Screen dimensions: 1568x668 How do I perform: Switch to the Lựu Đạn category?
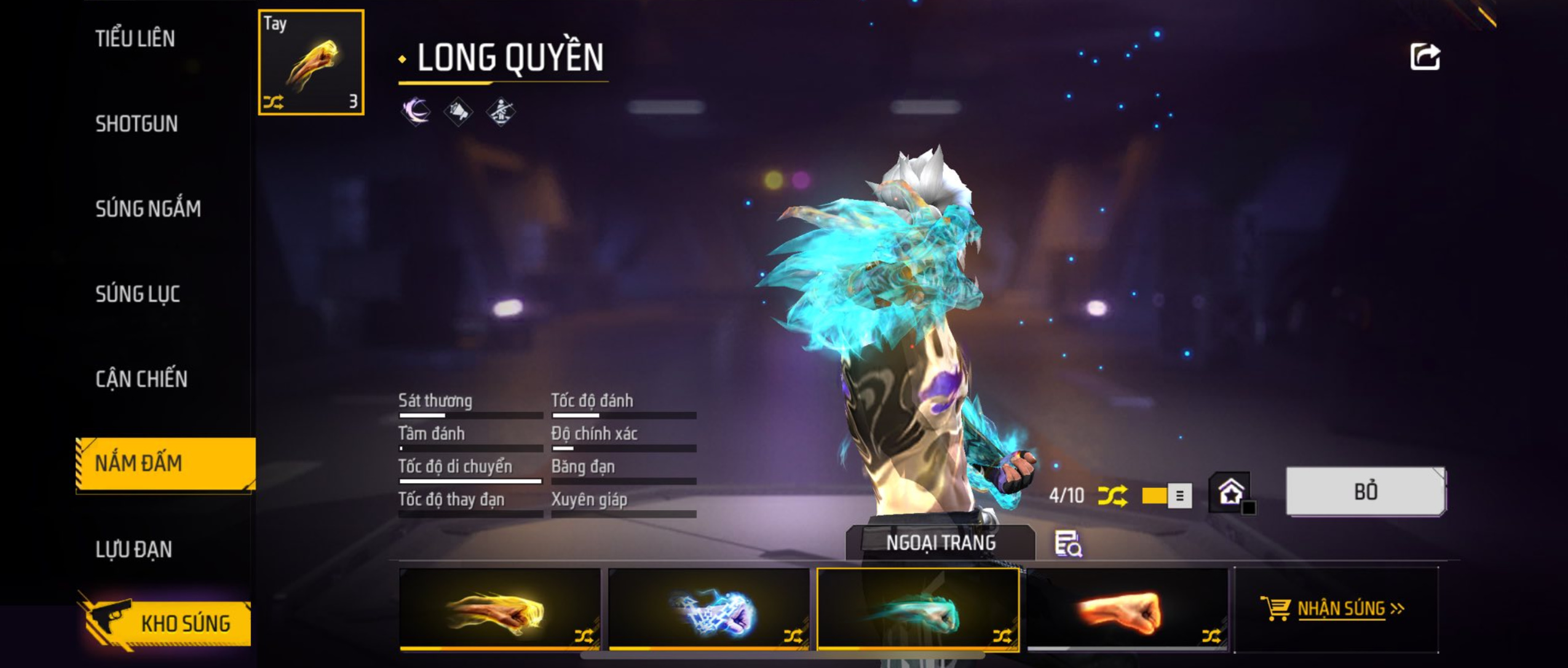134,549
